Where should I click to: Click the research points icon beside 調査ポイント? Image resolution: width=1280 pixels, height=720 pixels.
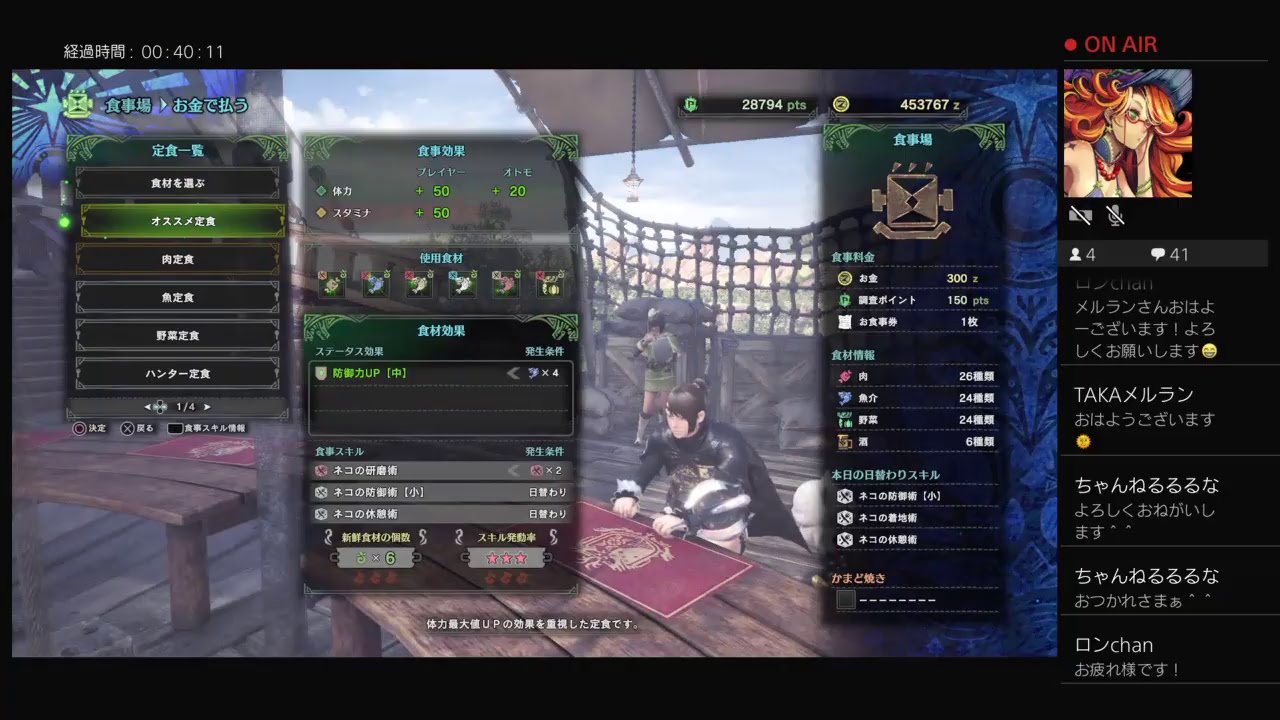pyautogui.click(x=845, y=300)
